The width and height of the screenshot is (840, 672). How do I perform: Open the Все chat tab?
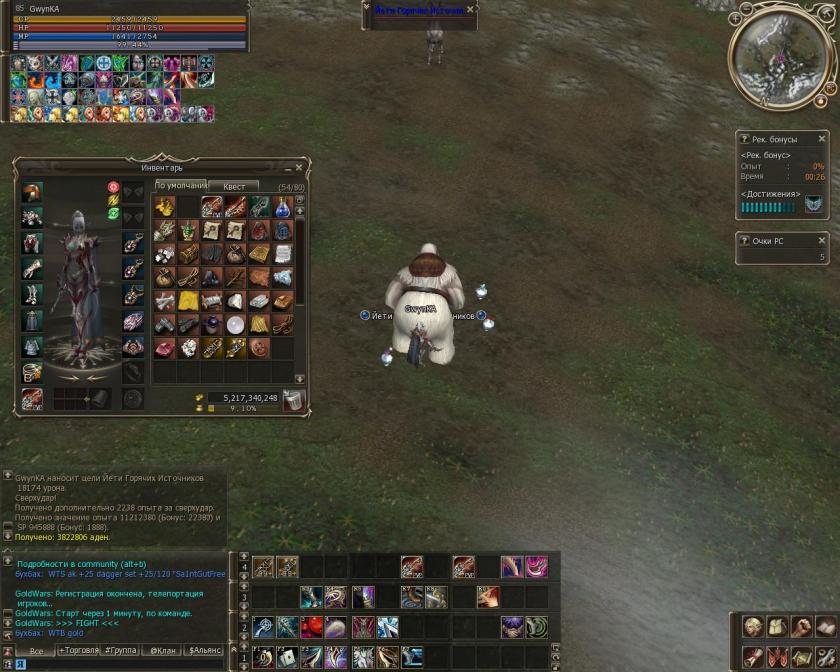(36, 650)
